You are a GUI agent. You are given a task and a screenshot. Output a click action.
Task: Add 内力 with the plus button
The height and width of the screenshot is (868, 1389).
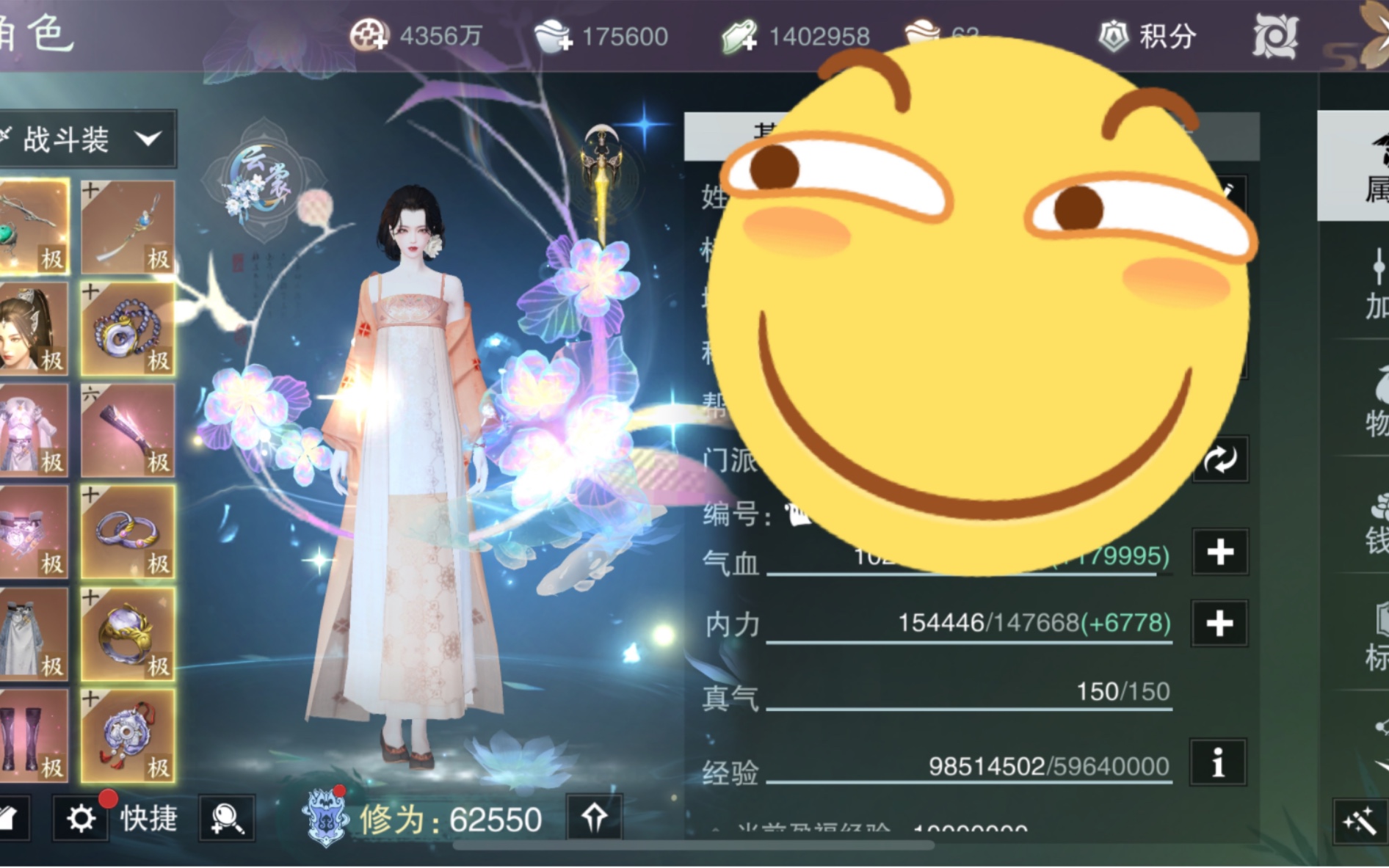(1219, 624)
